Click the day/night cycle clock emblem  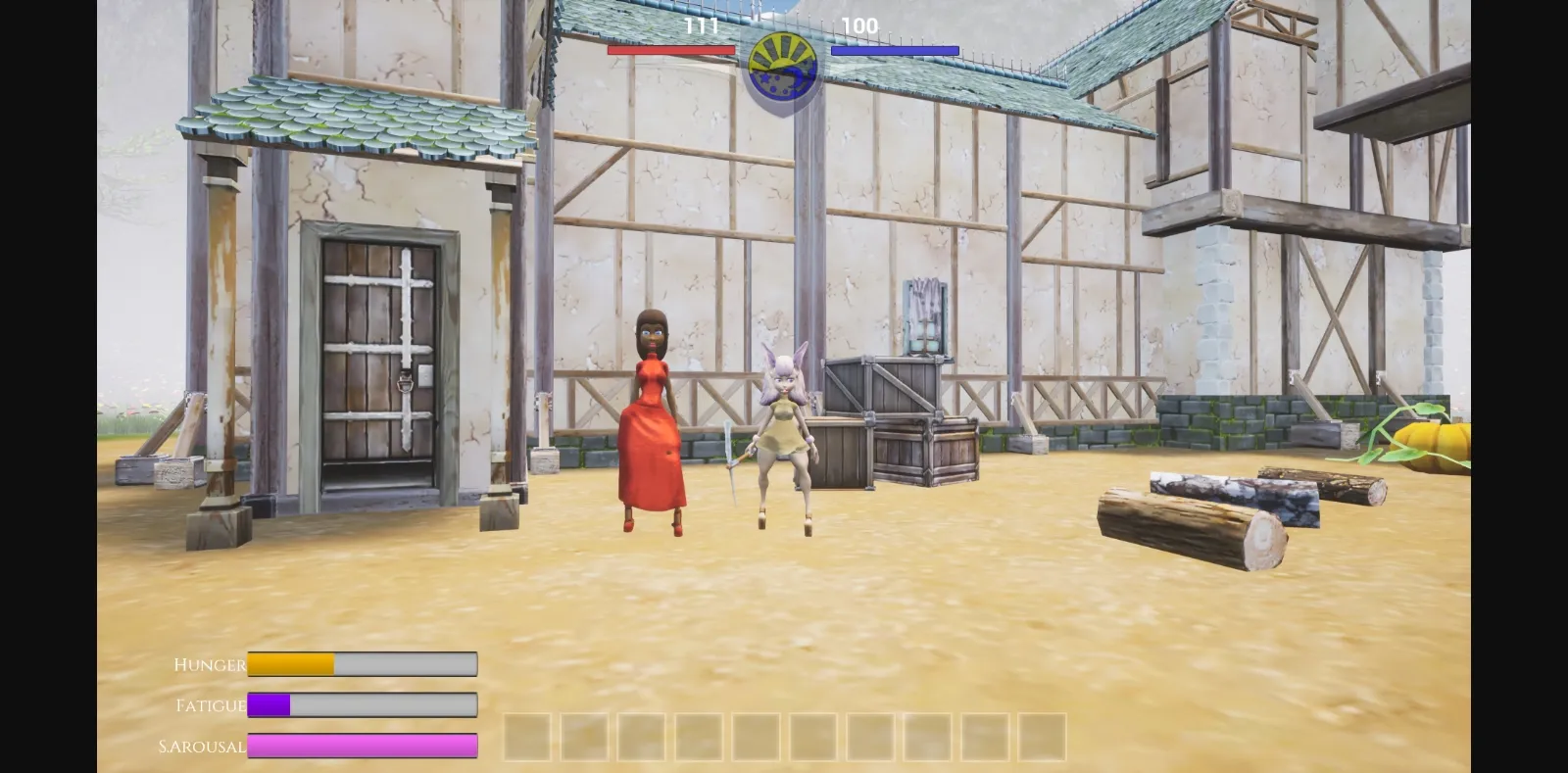(782, 64)
